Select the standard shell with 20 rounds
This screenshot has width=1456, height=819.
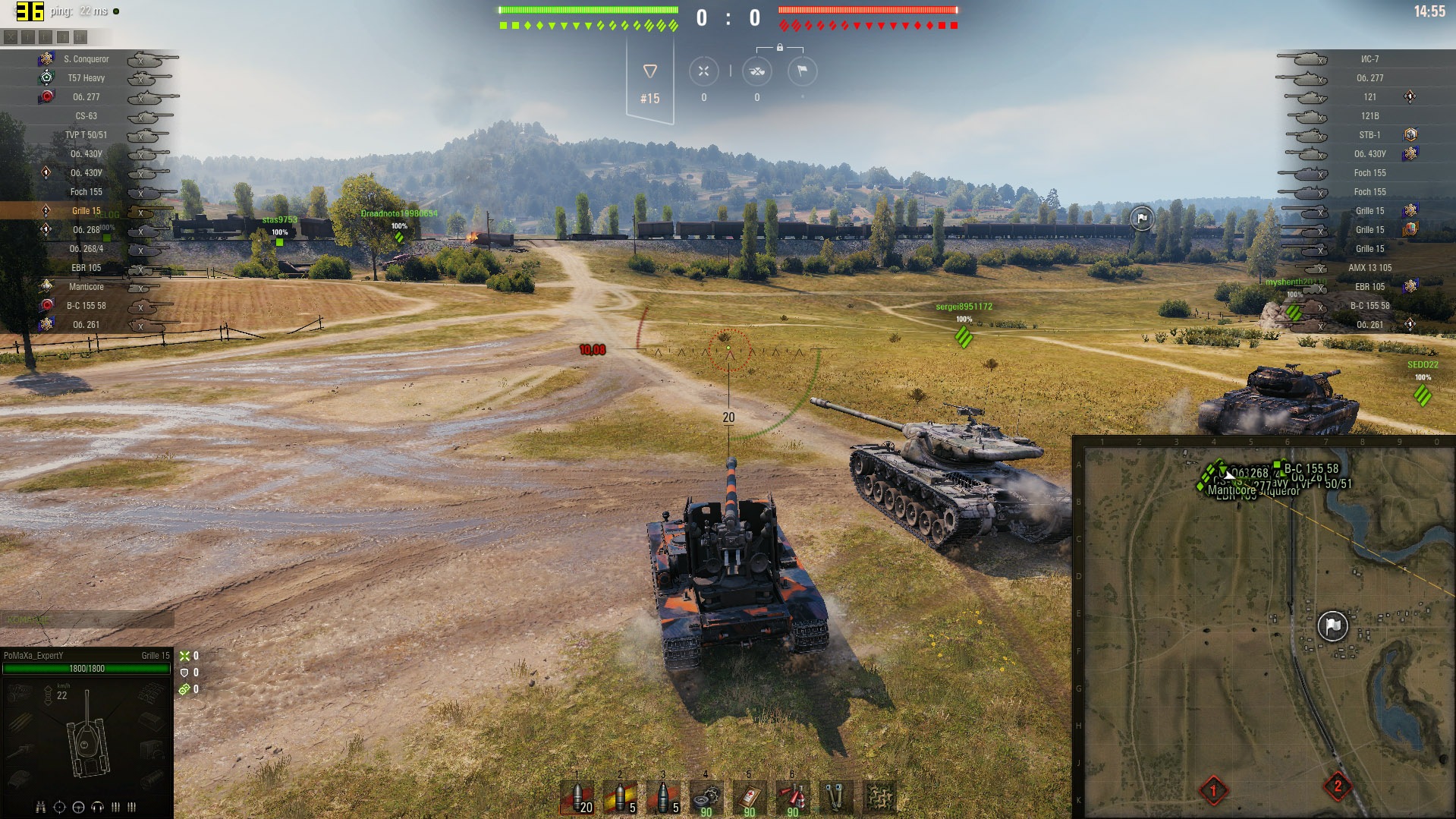(577, 798)
